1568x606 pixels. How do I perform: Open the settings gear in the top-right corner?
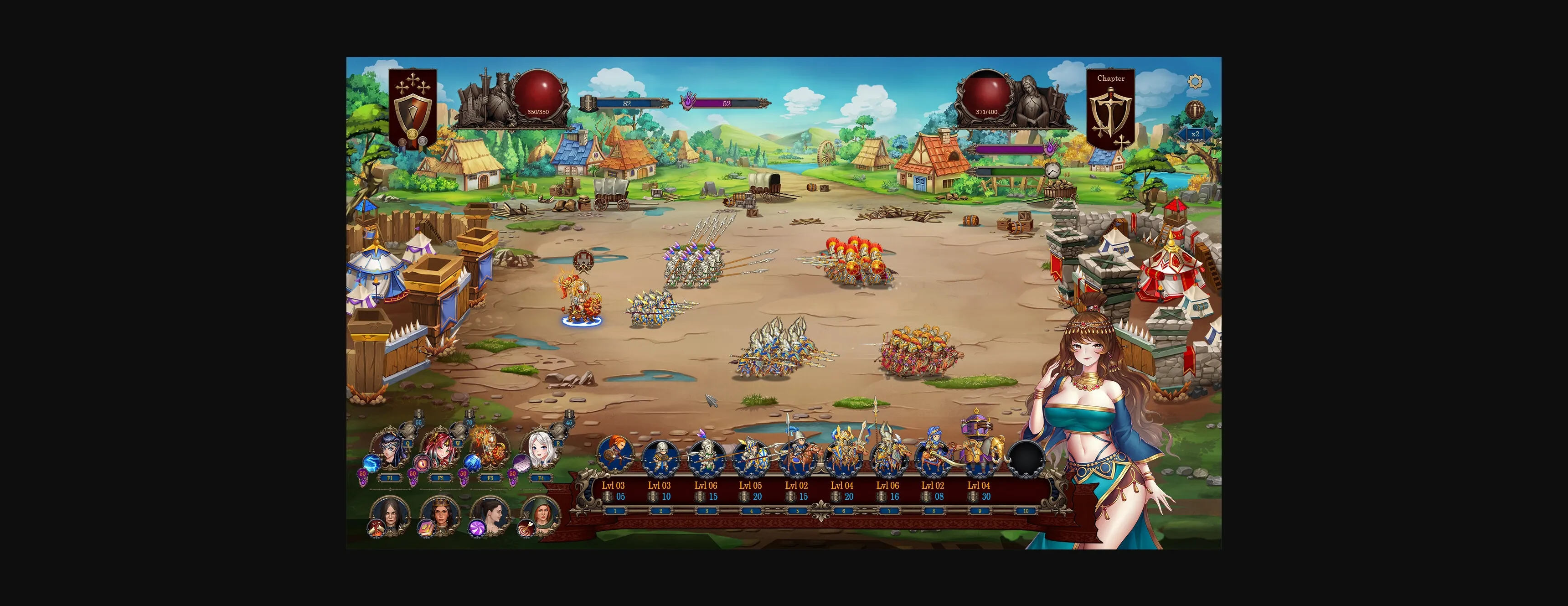[1196, 82]
